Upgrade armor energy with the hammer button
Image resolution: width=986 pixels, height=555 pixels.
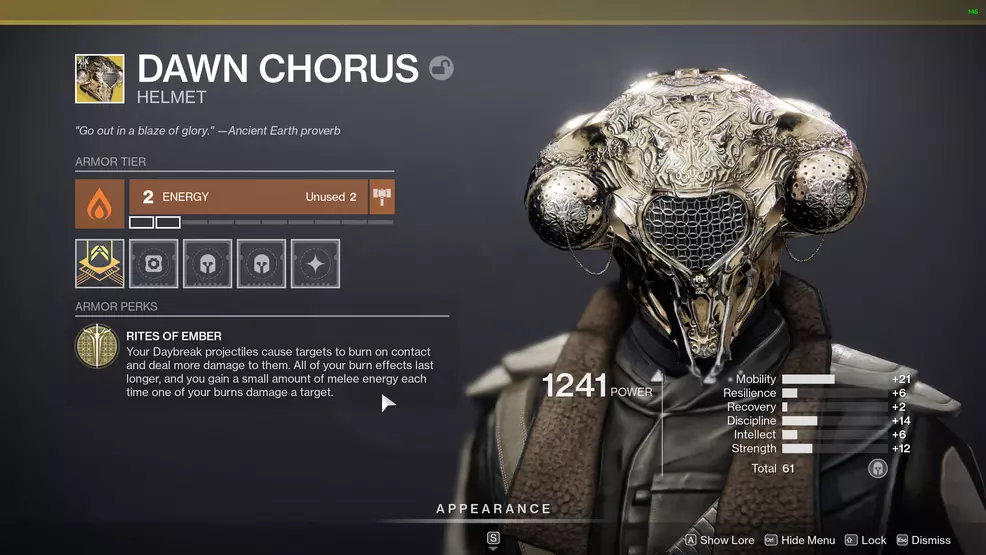[x=382, y=197]
